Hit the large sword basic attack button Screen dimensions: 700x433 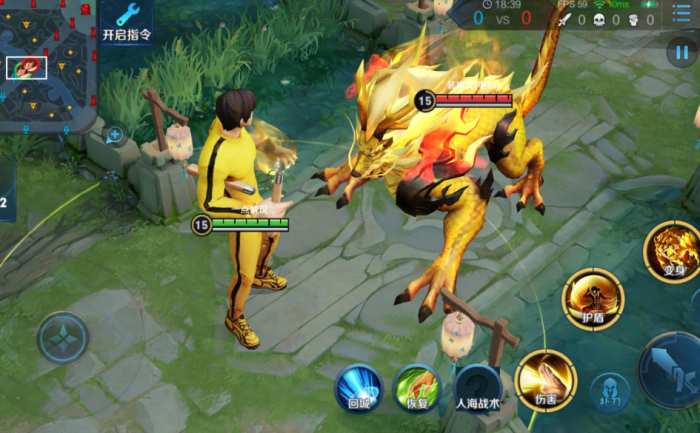672,372
